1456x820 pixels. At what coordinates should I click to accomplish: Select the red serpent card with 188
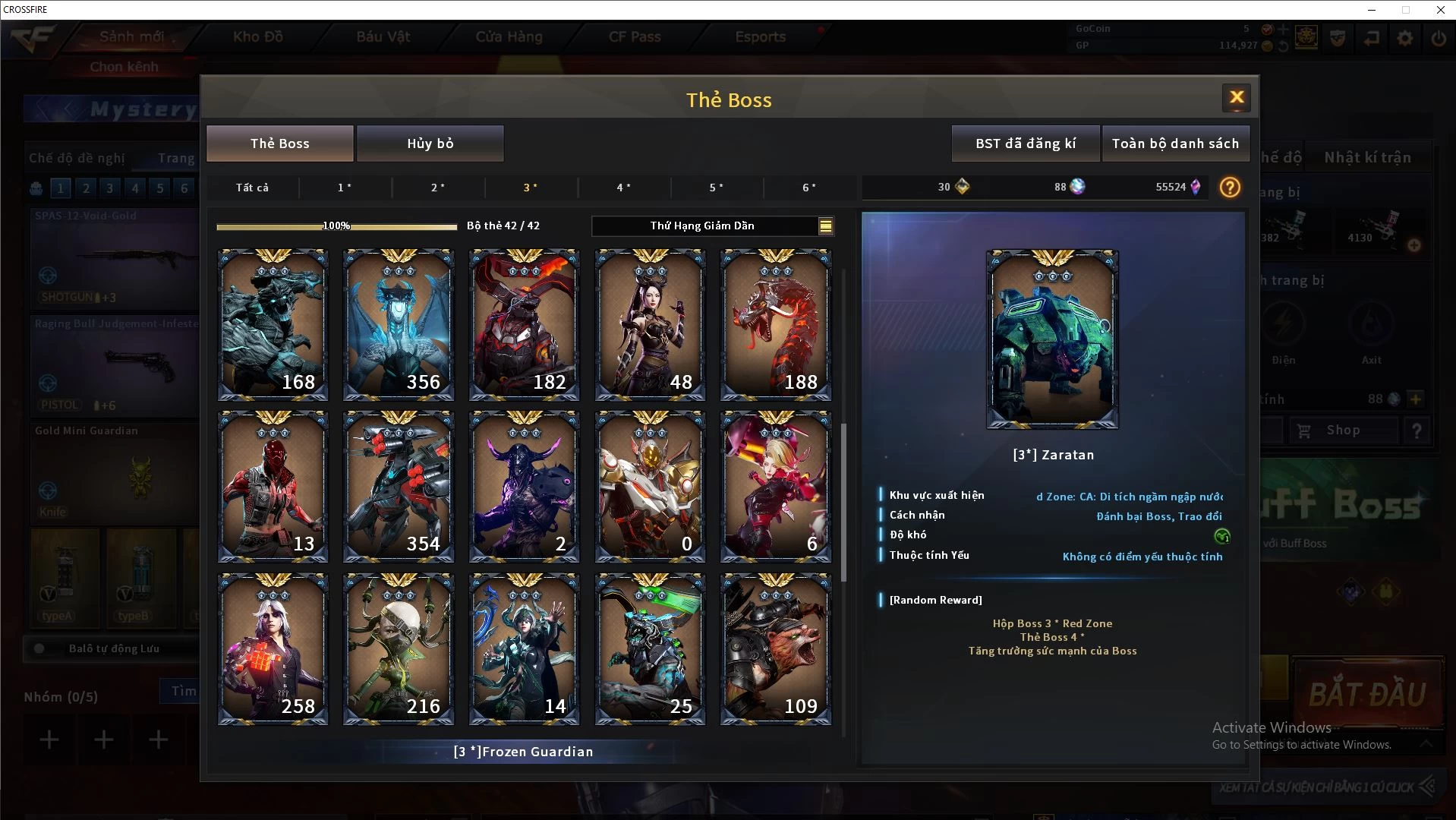pyautogui.click(x=775, y=324)
